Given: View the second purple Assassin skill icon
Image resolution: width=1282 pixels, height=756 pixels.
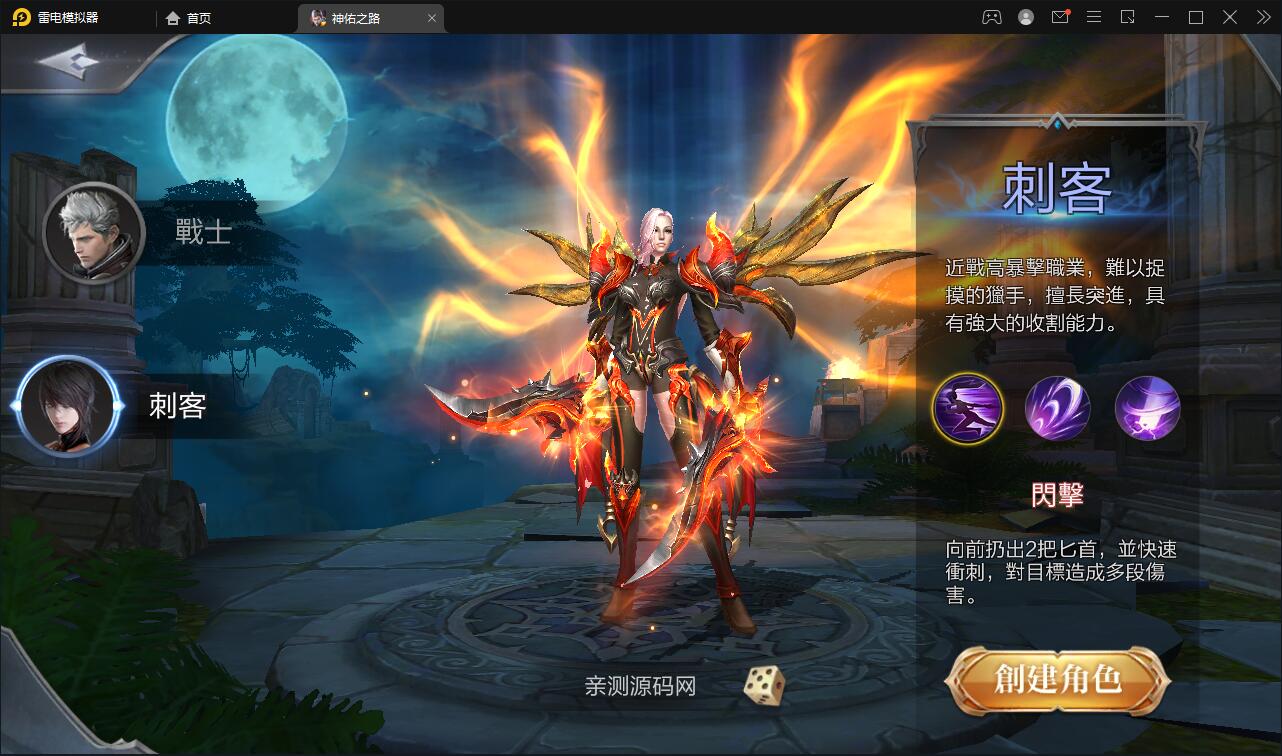Looking at the screenshot, I should [x=1057, y=408].
